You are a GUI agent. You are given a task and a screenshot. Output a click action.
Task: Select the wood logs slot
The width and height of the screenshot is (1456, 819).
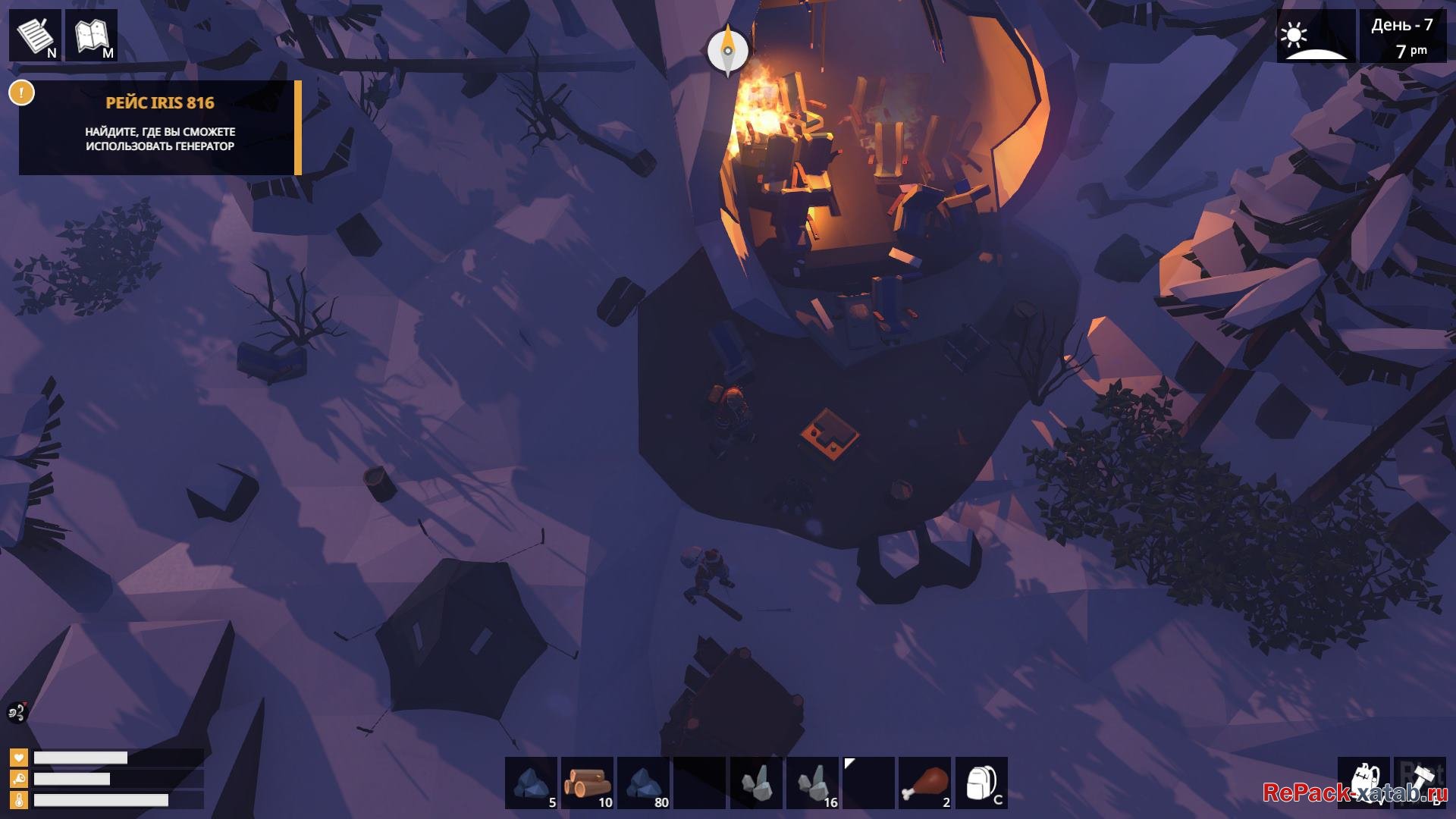coord(587,783)
